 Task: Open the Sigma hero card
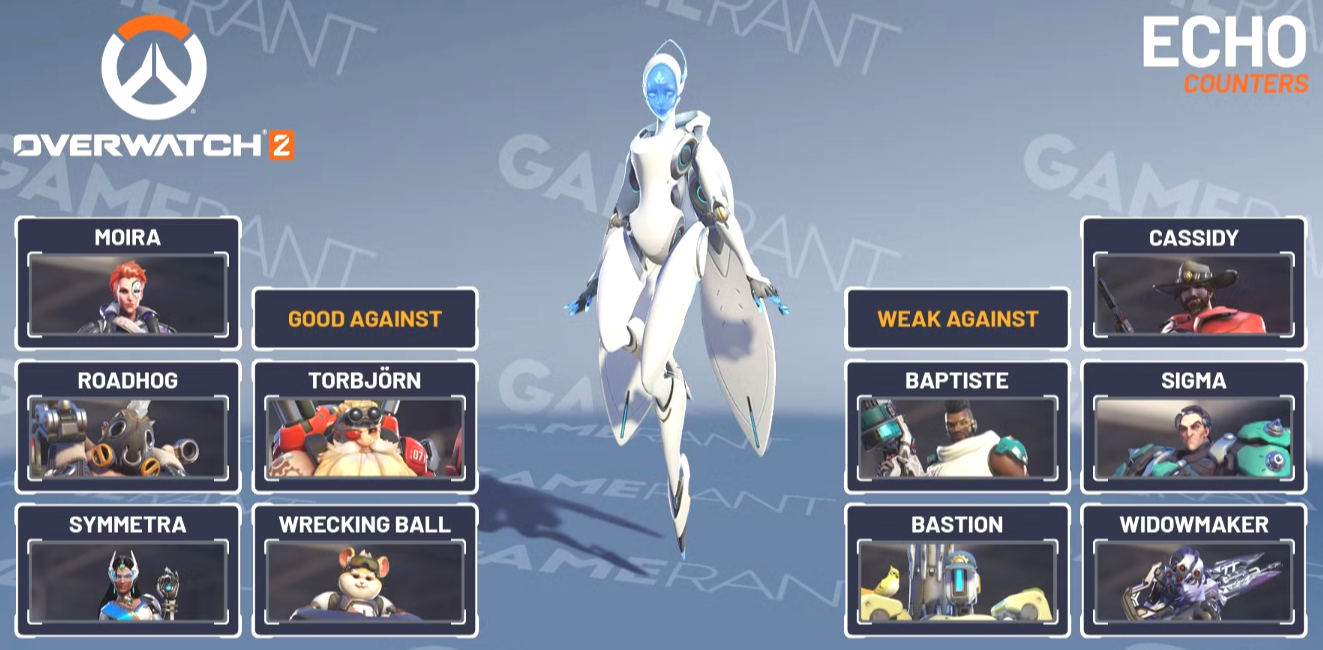1193,427
